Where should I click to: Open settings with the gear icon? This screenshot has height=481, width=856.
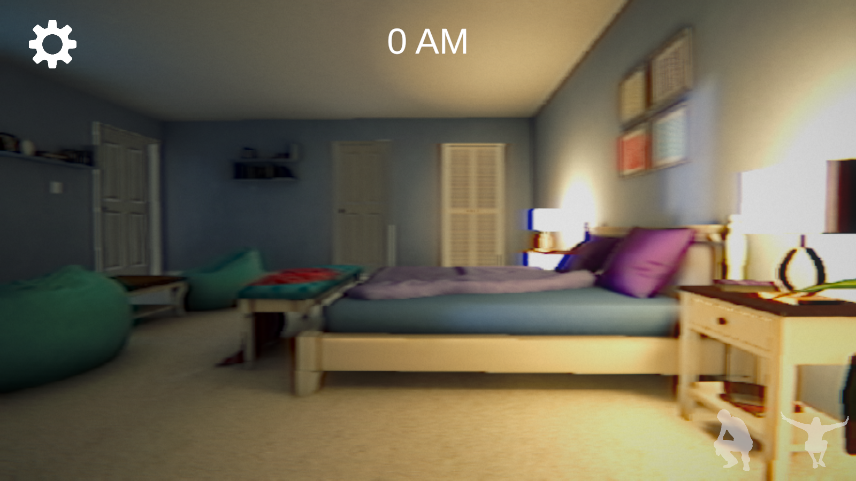coord(52,44)
